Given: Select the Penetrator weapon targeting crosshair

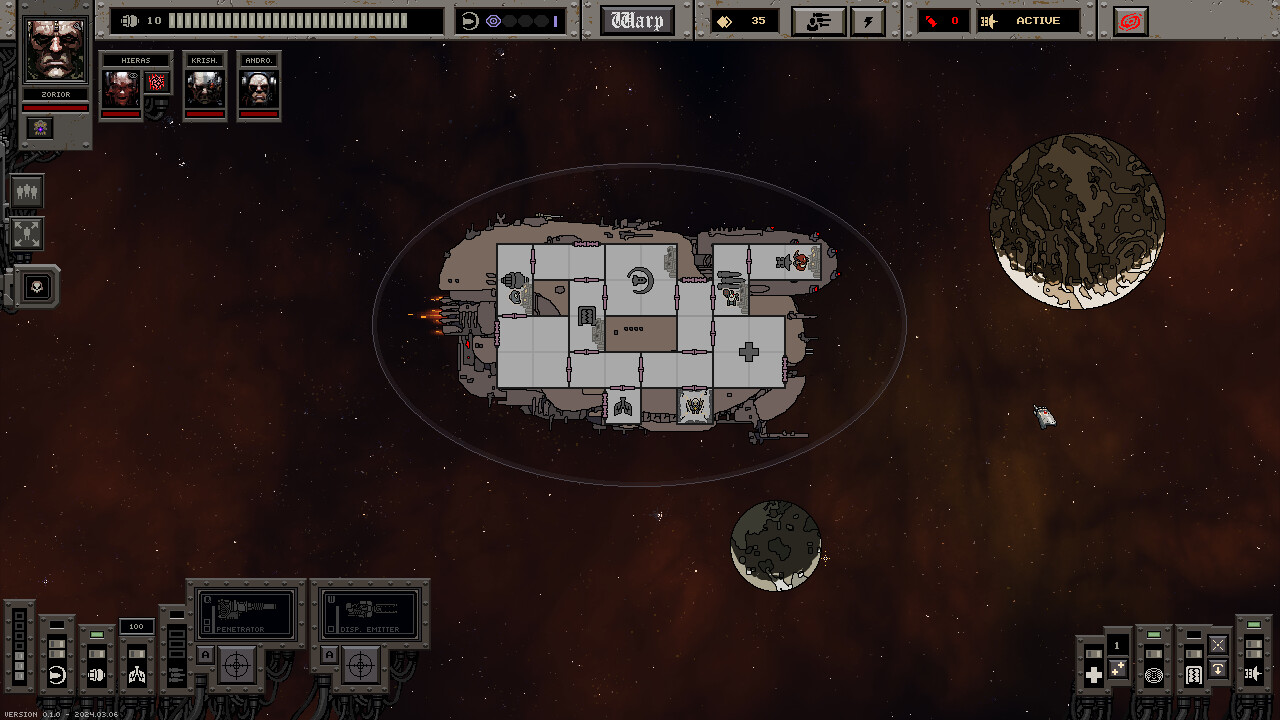Looking at the screenshot, I should click(x=236, y=664).
